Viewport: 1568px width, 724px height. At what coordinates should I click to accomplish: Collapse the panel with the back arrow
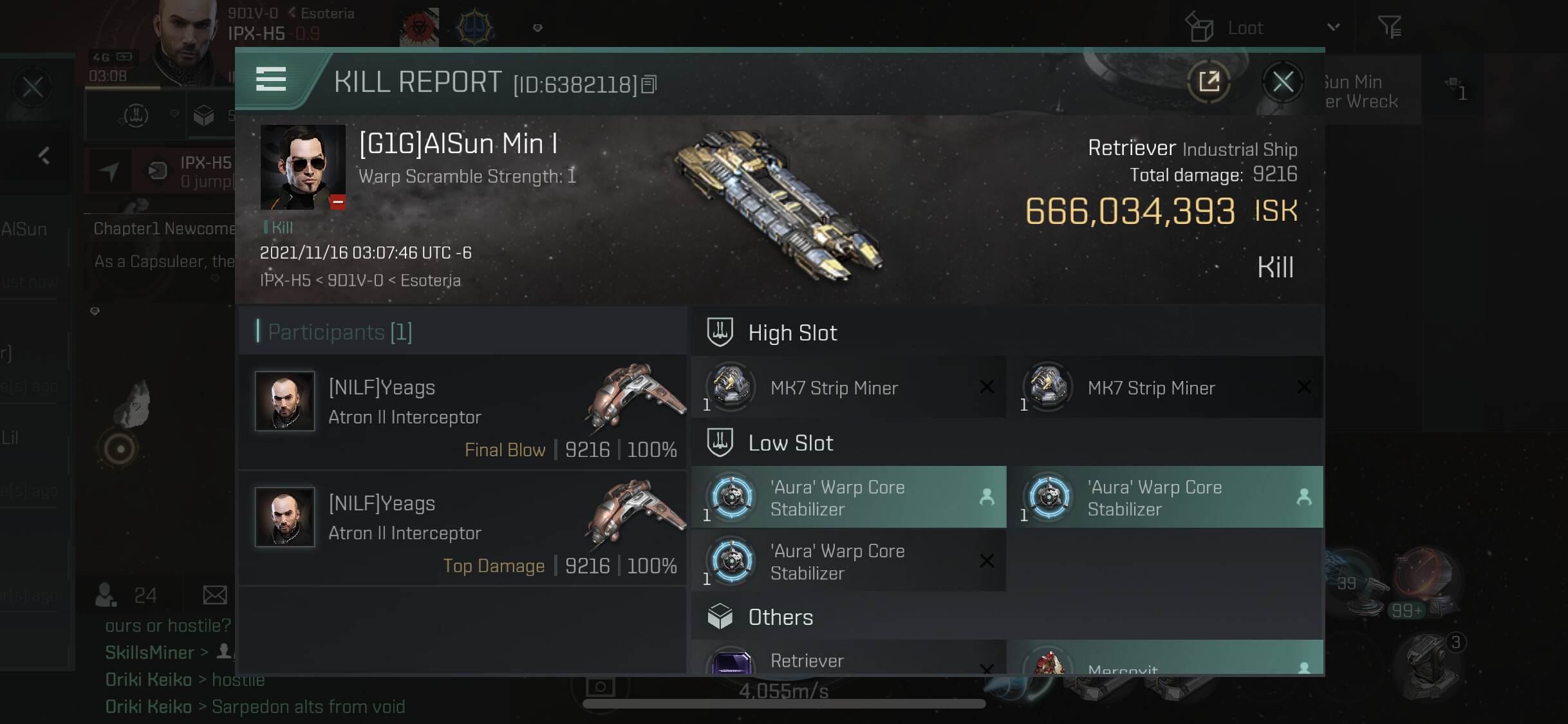[x=44, y=156]
